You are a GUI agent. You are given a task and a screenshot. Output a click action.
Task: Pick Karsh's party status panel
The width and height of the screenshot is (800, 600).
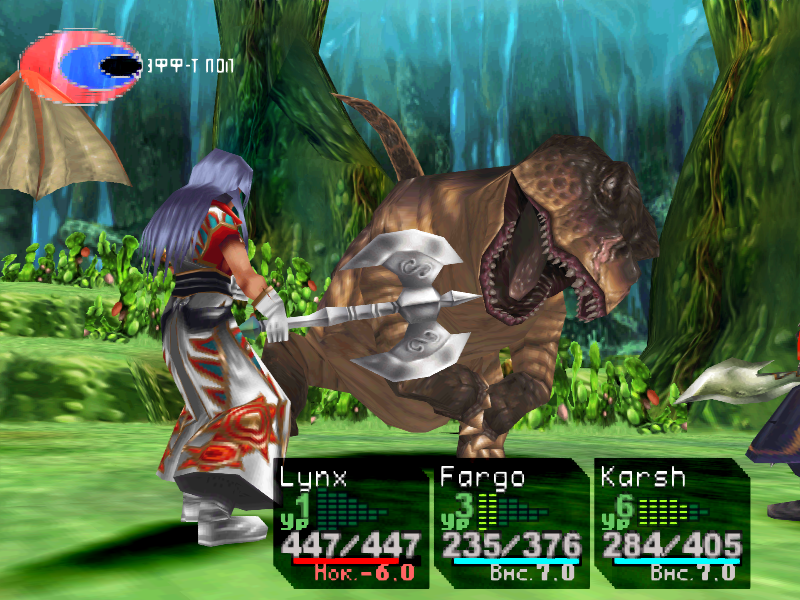pos(671,522)
